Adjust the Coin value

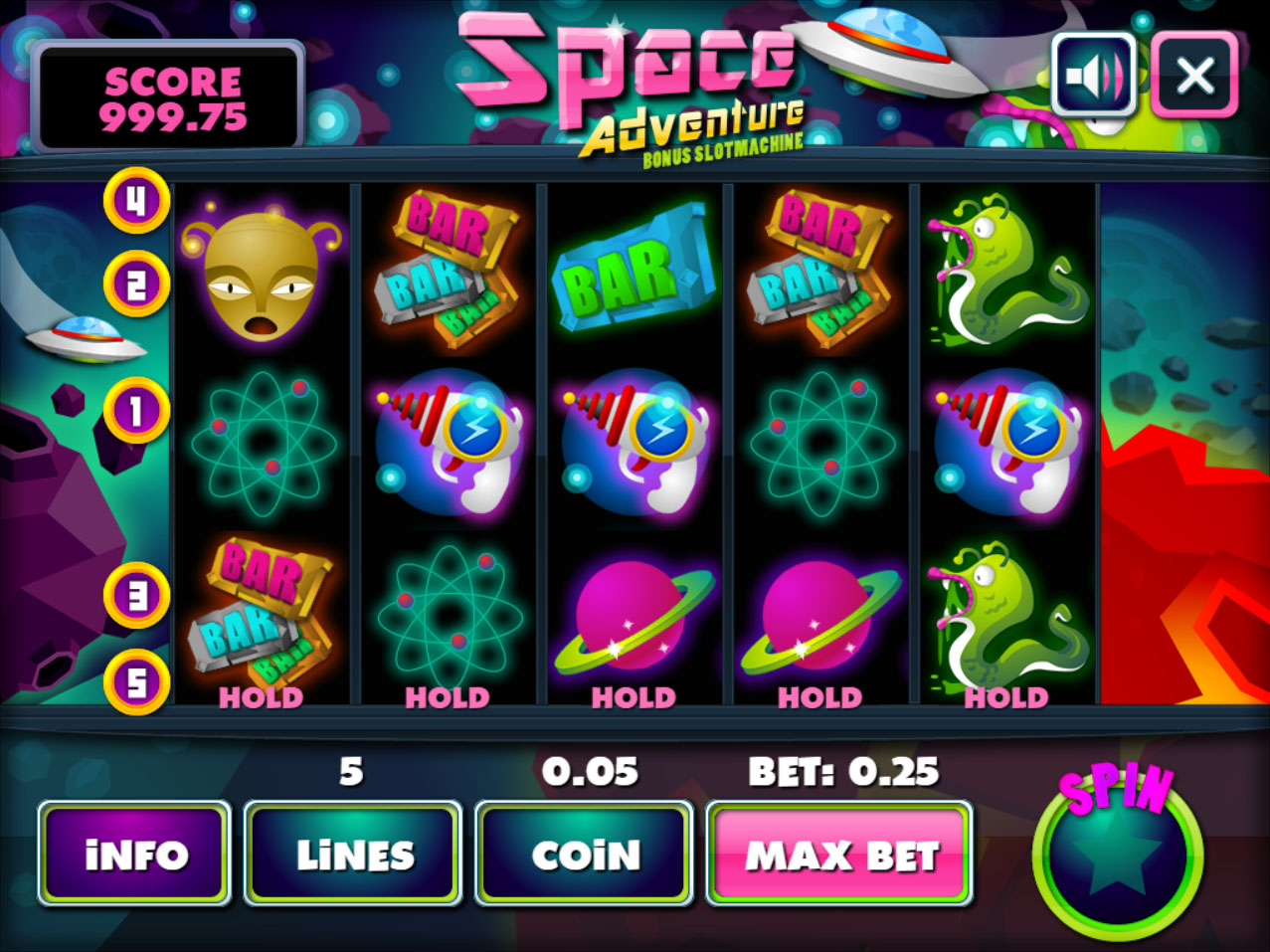584,854
